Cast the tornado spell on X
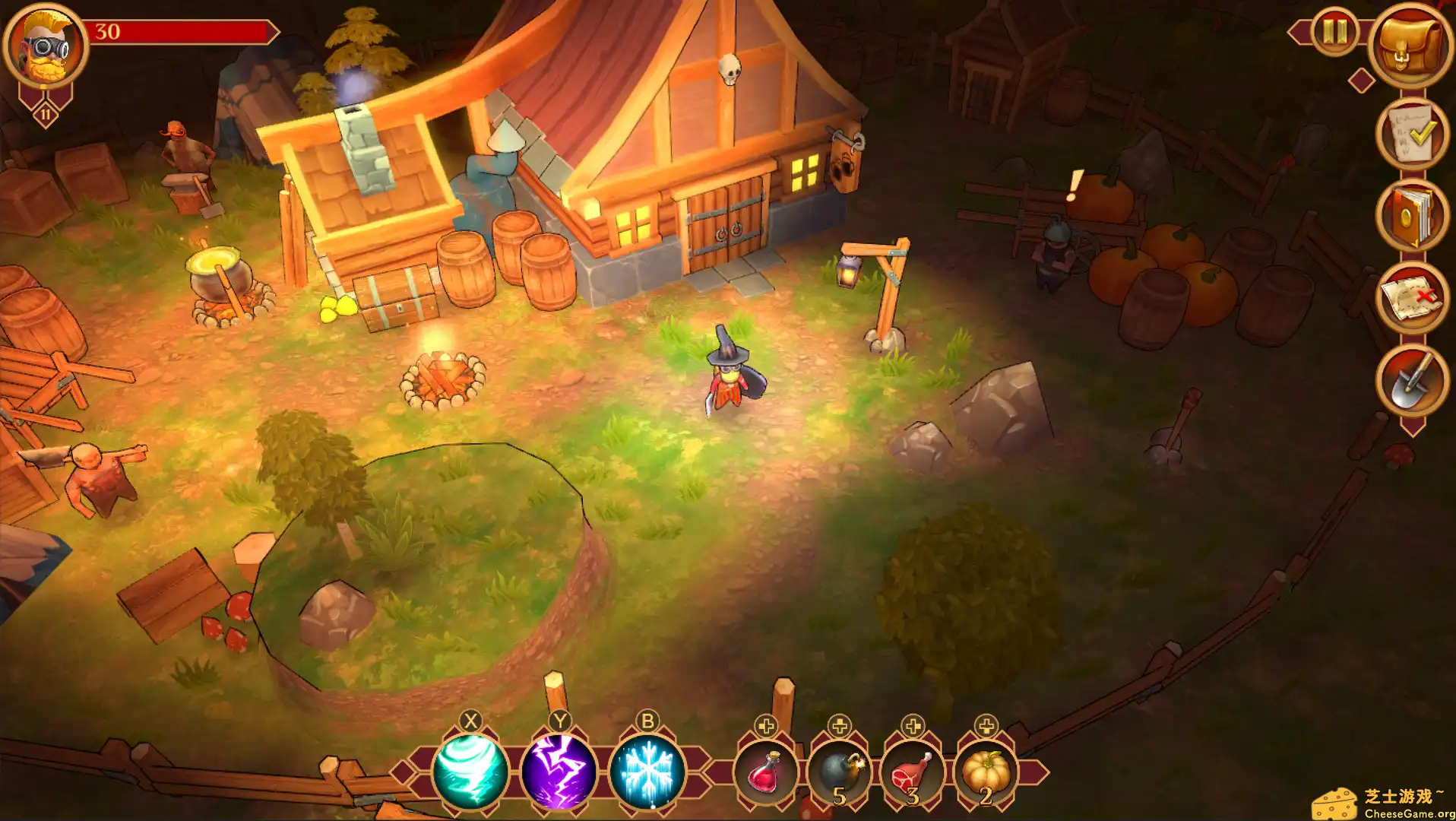Screen dimensions: 1456x821 coord(471,772)
